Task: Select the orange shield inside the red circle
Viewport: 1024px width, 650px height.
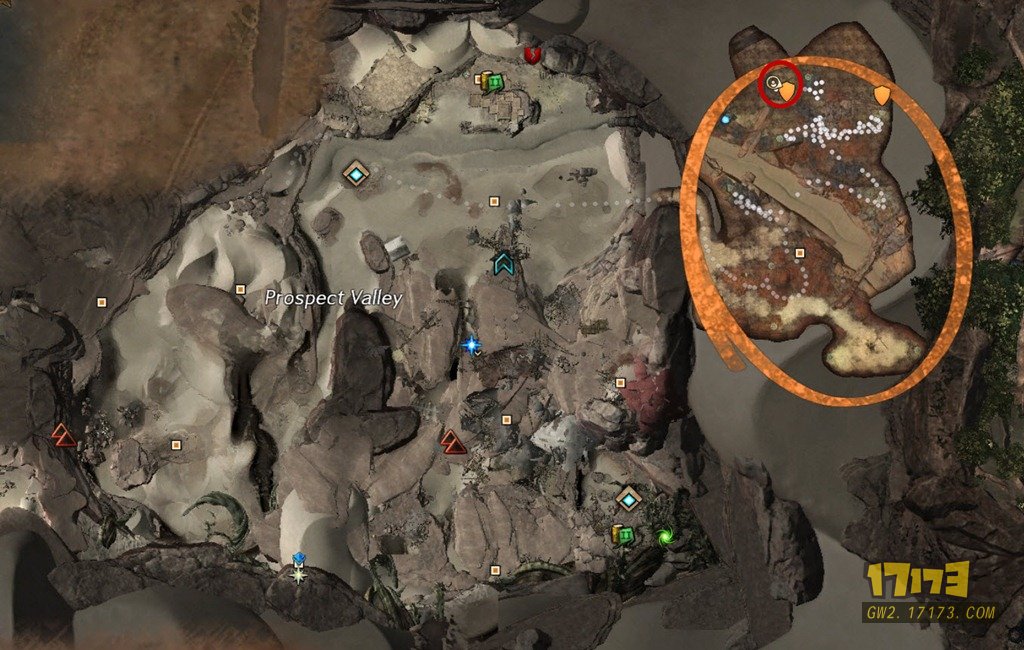Action: pos(788,91)
